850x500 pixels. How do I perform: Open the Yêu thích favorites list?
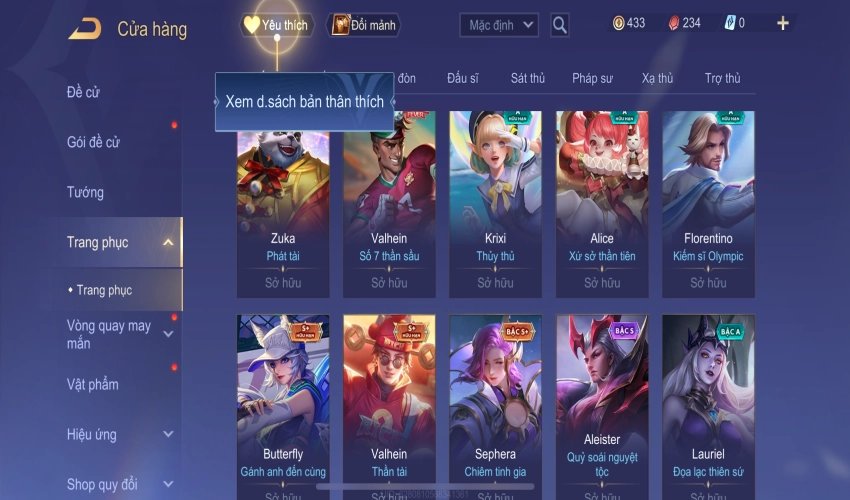click(x=276, y=25)
